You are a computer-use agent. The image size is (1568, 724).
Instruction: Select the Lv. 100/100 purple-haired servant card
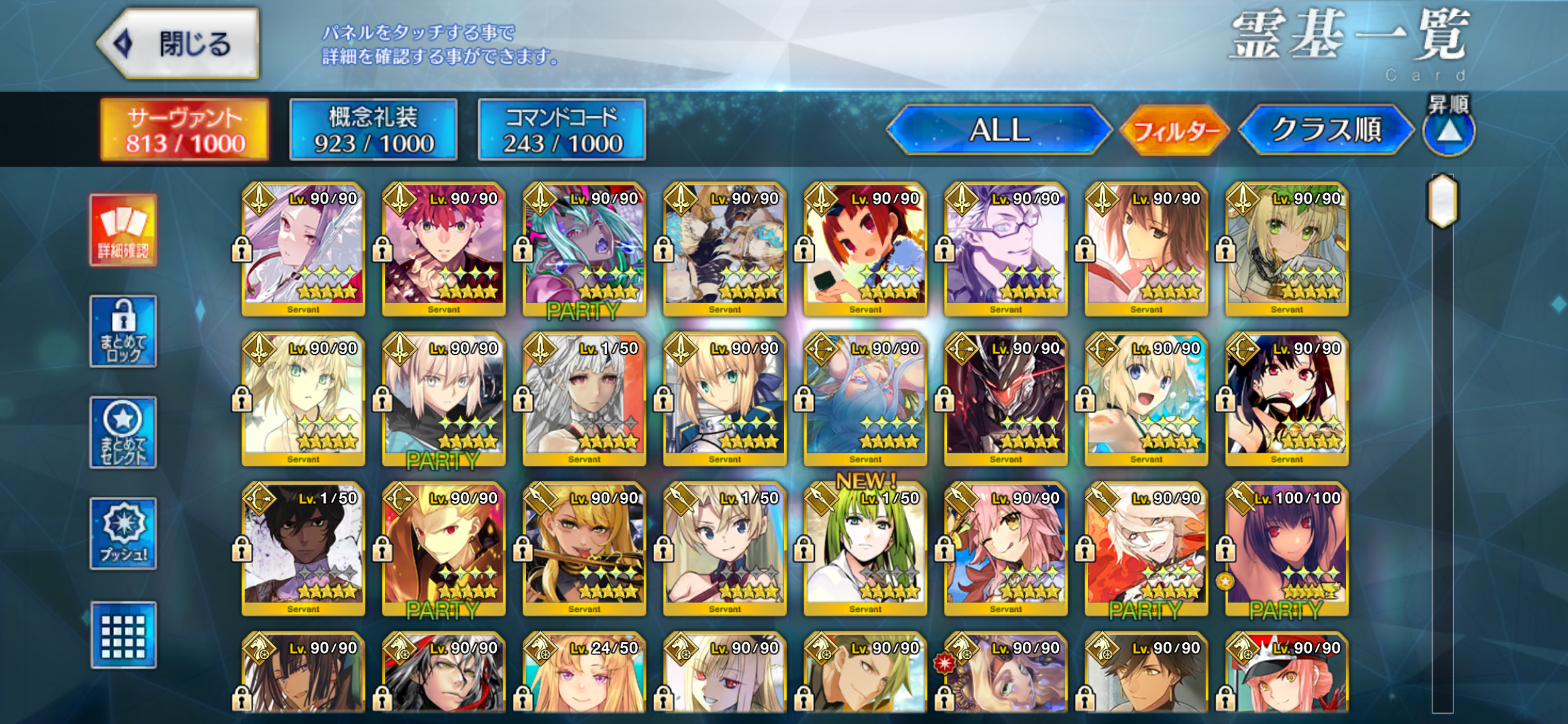1287,548
